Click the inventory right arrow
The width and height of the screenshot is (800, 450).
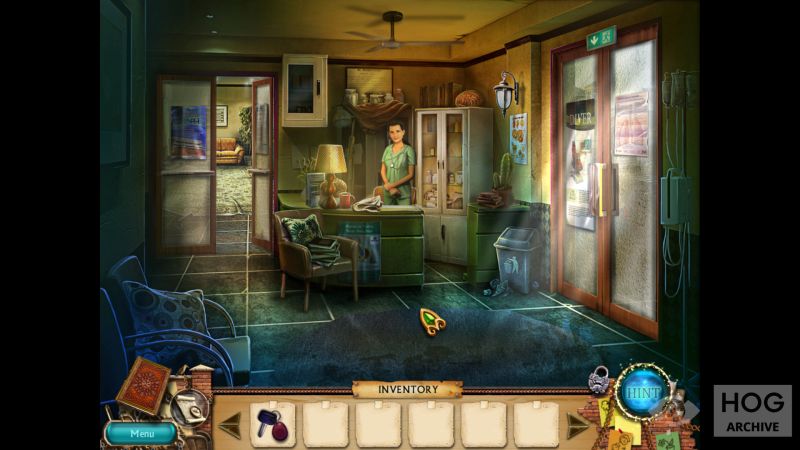click(x=577, y=424)
